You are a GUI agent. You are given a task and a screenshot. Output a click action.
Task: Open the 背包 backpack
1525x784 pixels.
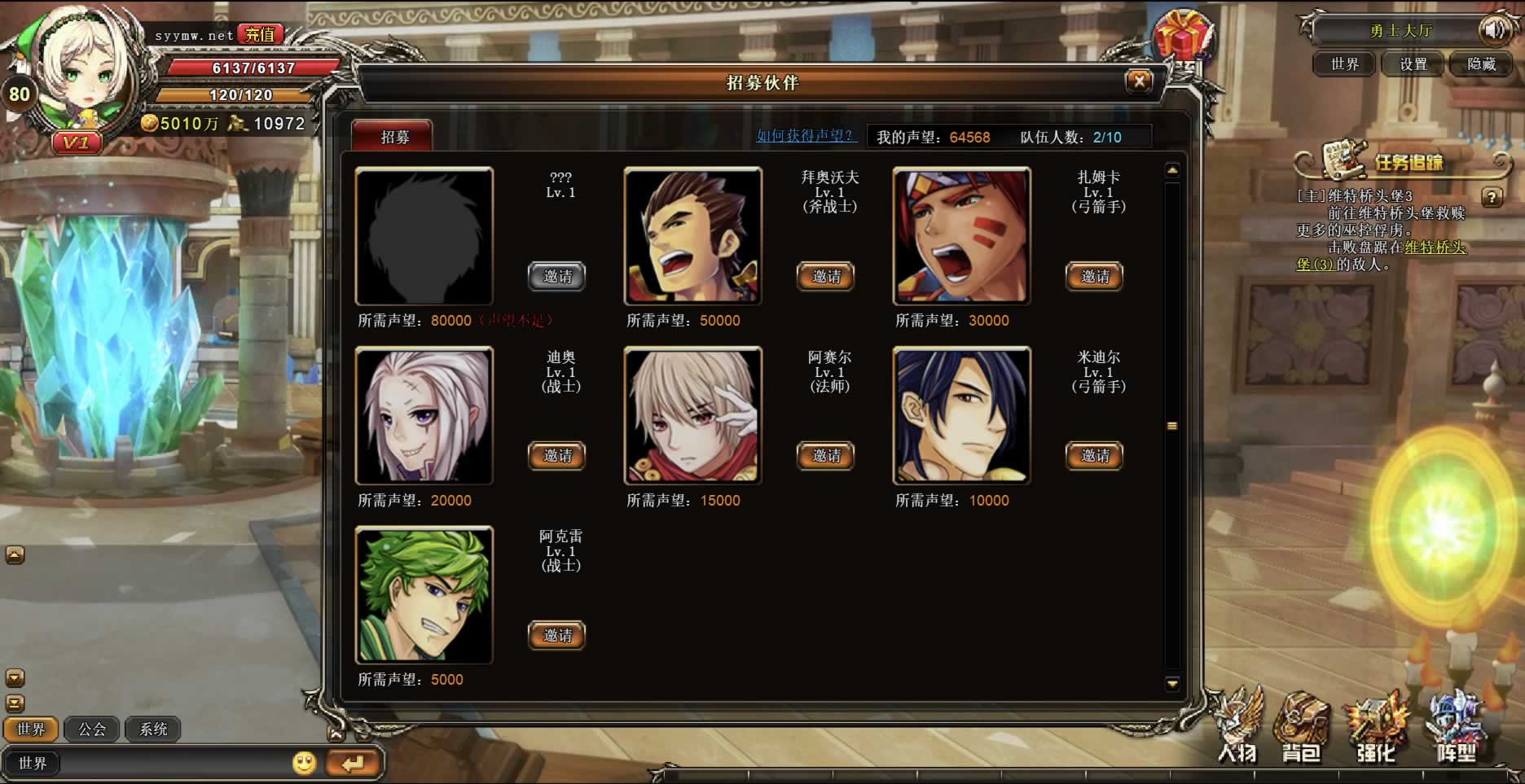point(1301,729)
